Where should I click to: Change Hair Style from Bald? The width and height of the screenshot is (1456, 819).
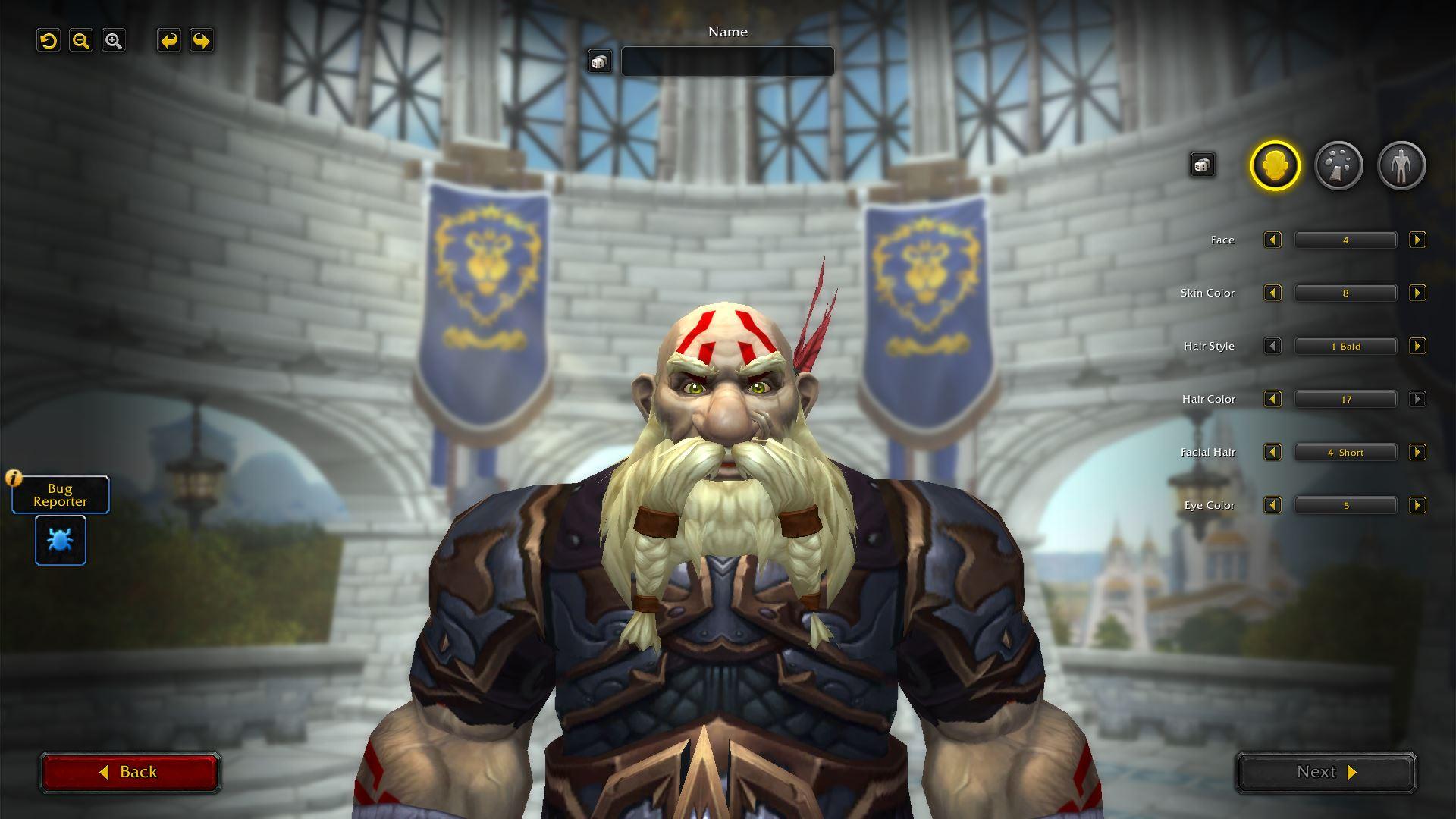tap(1417, 346)
